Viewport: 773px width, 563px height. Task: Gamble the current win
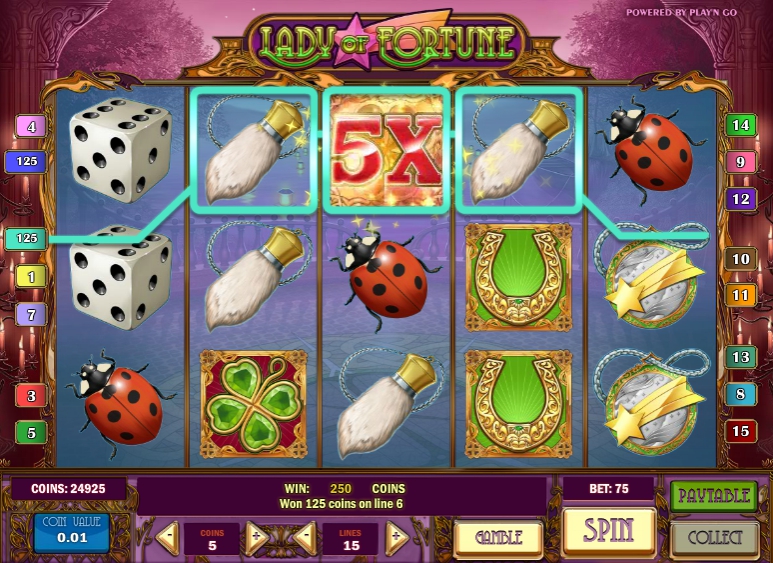click(499, 537)
